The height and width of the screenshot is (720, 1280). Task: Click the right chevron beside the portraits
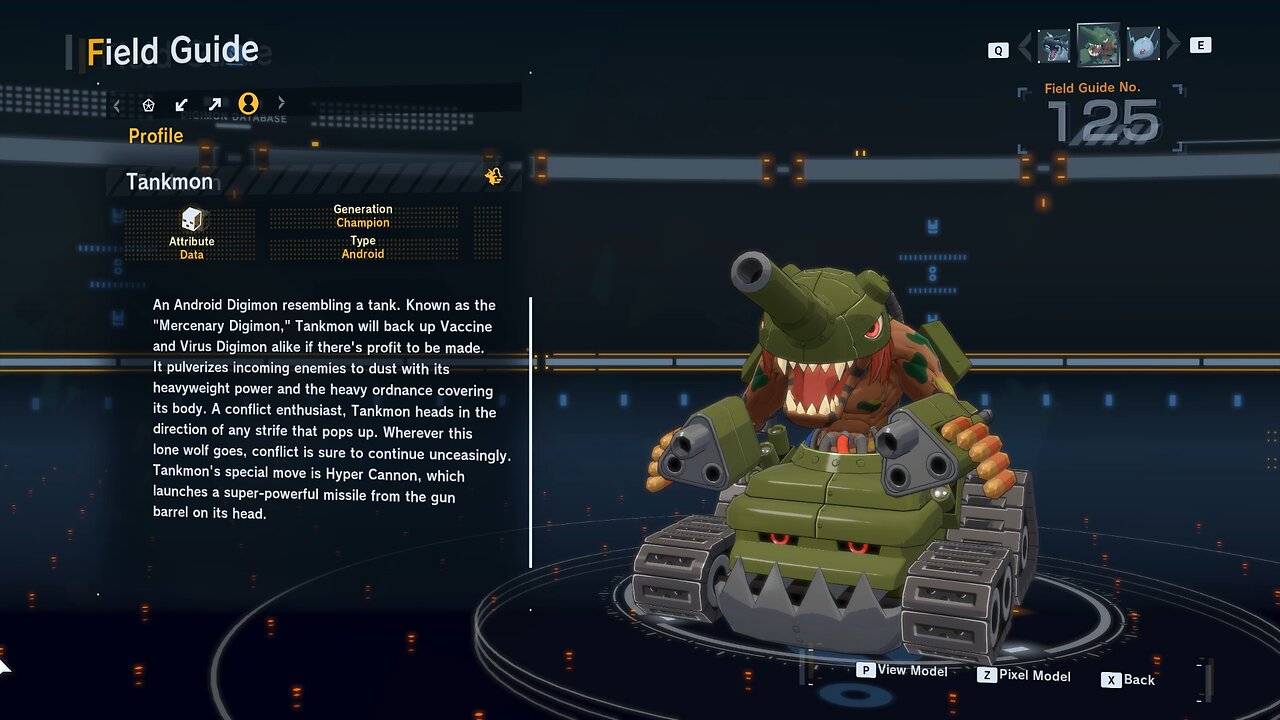tap(1173, 45)
